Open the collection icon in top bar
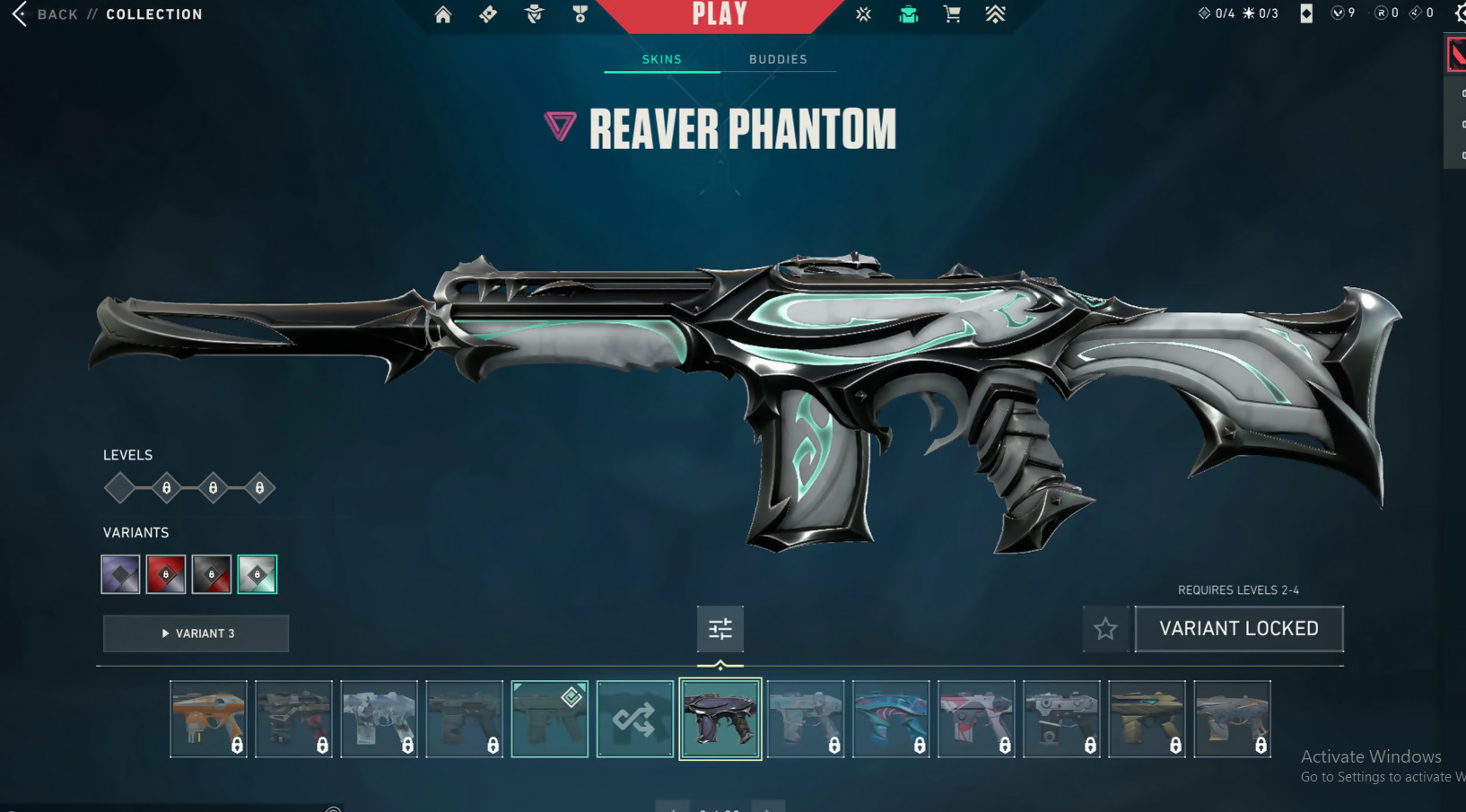The image size is (1466, 812). pos(908,14)
